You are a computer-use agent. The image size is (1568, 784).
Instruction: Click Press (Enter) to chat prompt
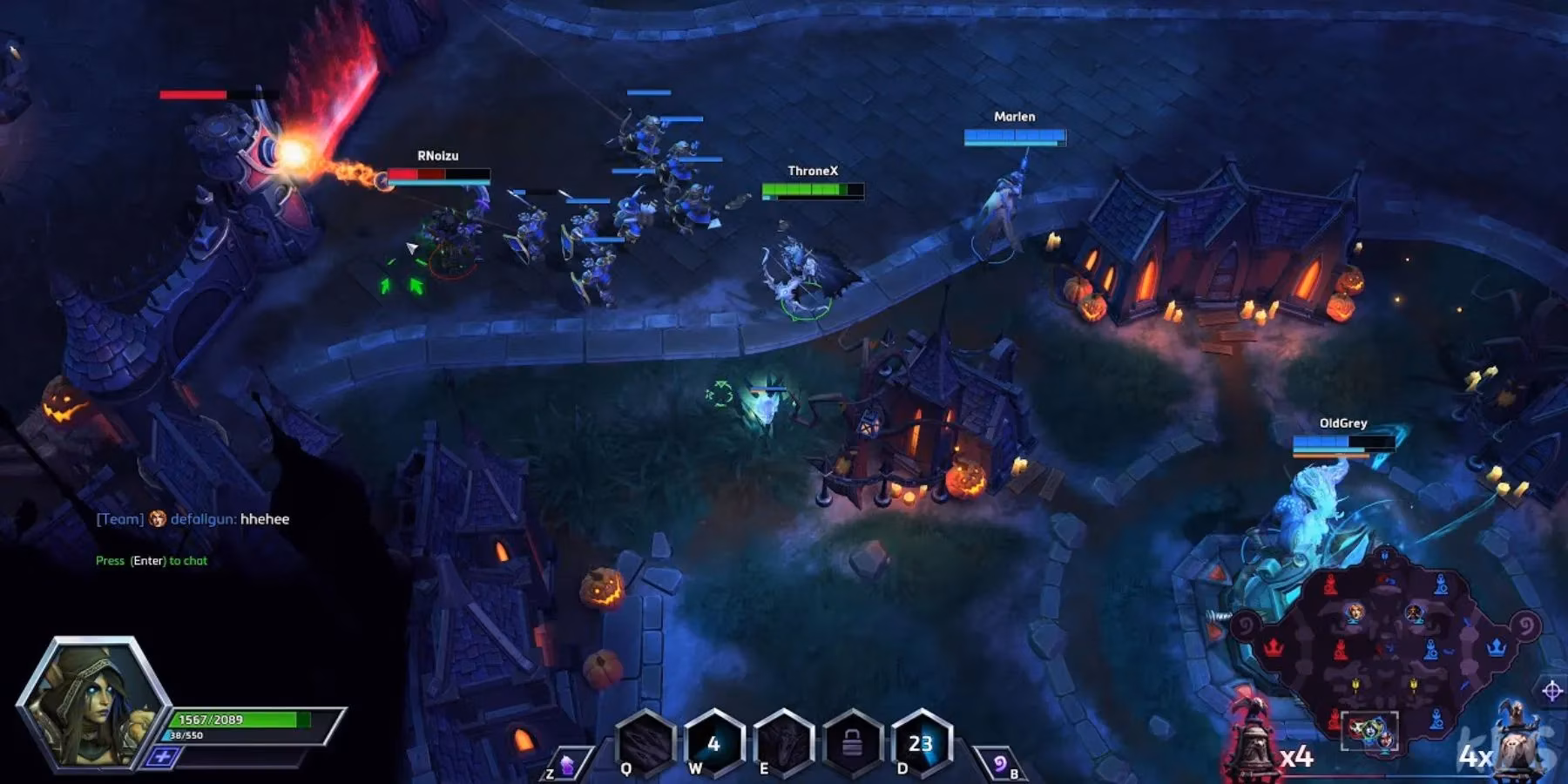pyautogui.click(x=152, y=561)
